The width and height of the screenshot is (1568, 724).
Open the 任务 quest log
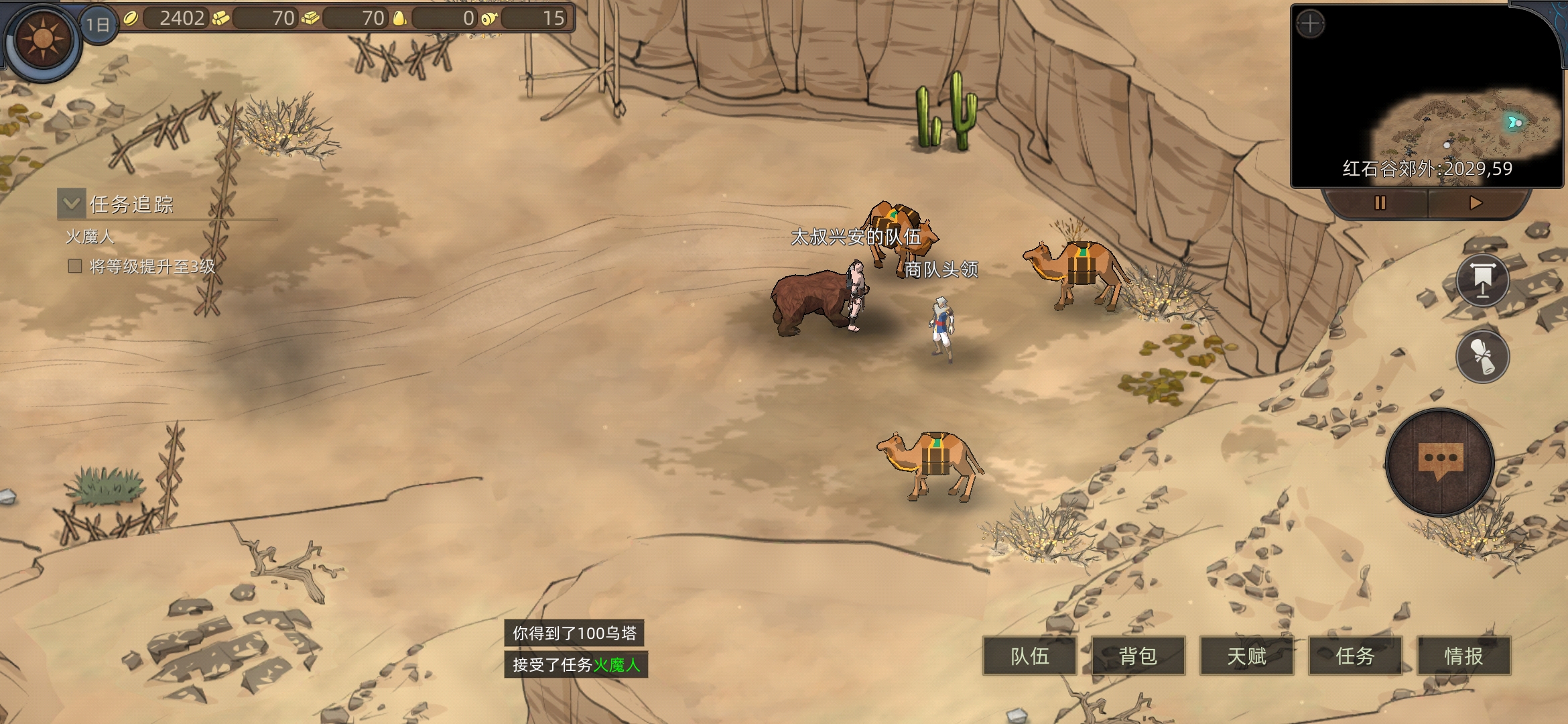point(1355,656)
